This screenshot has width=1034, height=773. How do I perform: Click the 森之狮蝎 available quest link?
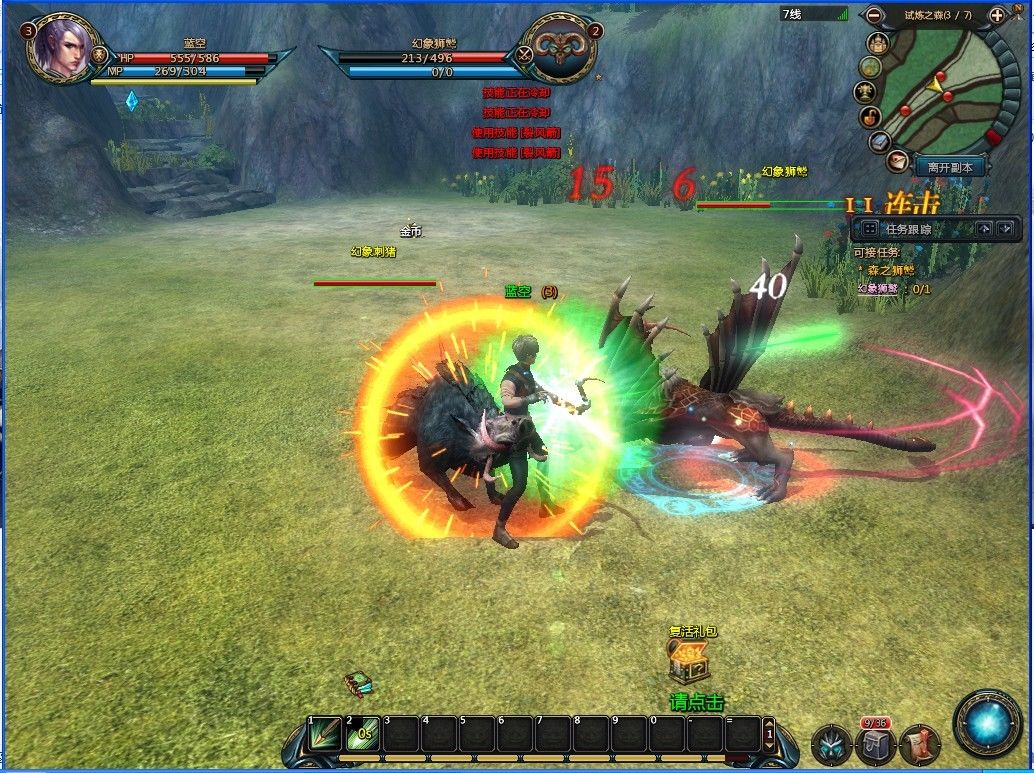point(893,270)
